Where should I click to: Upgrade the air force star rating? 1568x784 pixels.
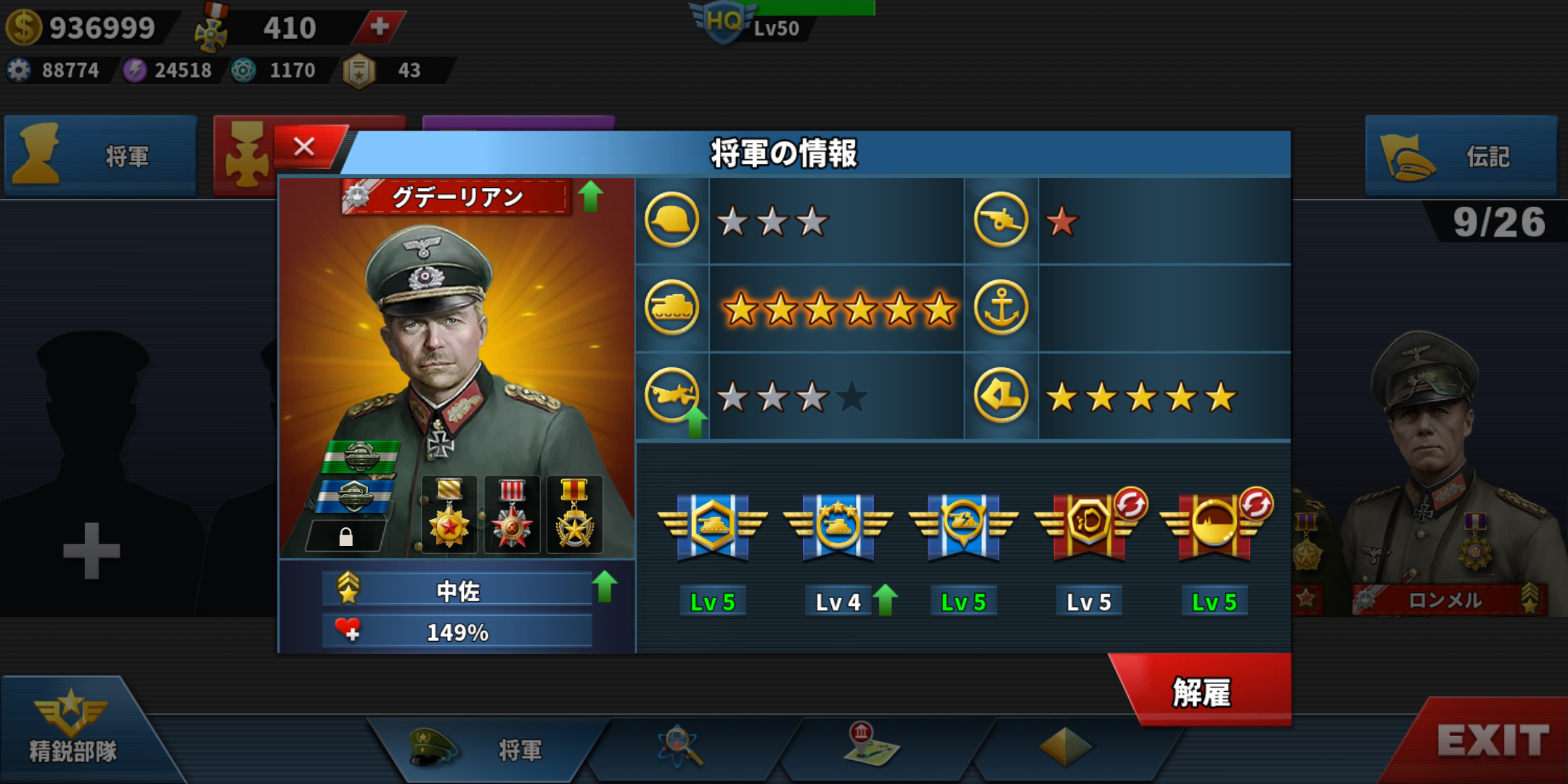point(695,422)
